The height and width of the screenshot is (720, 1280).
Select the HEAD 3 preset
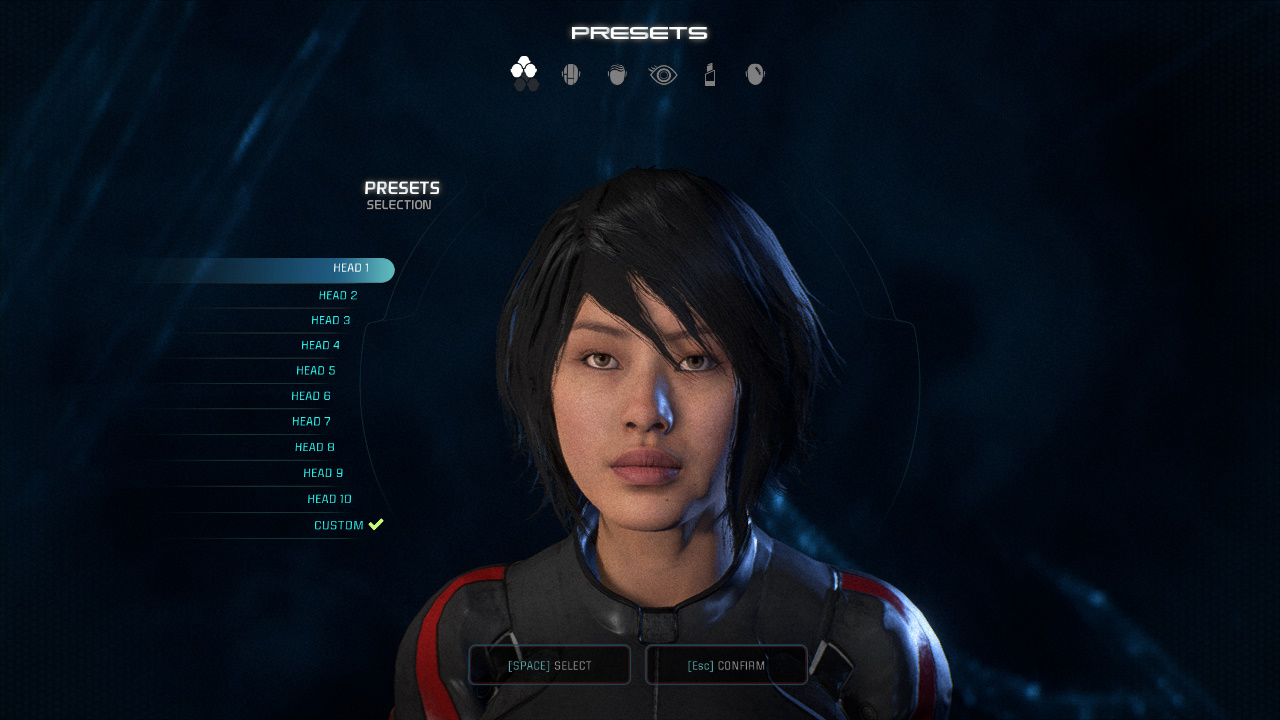pyautogui.click(x=330, y=319)
